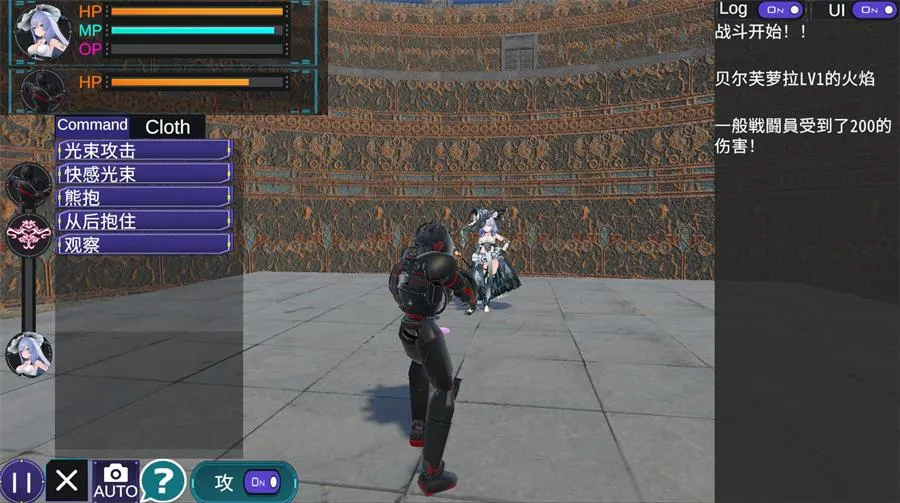Pick the 从后抱住 command
900x503 pixels.
click(x=145, y=221)
